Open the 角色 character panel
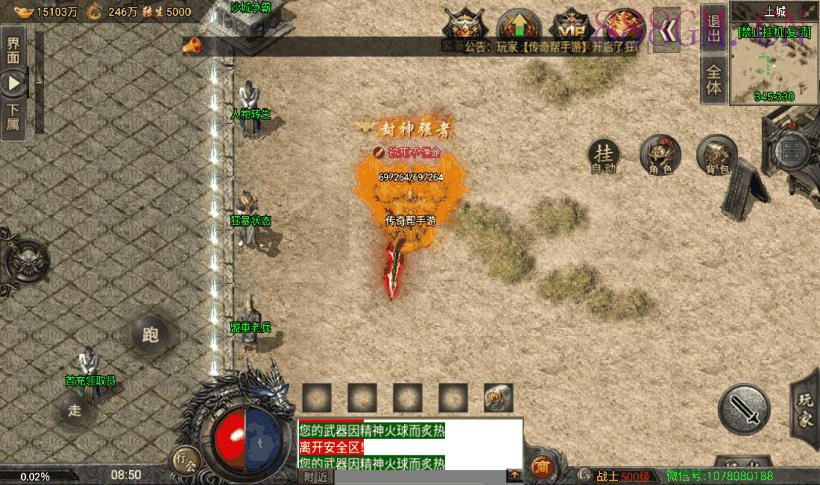This screenshot has height=485, width=820. [660, 154]
